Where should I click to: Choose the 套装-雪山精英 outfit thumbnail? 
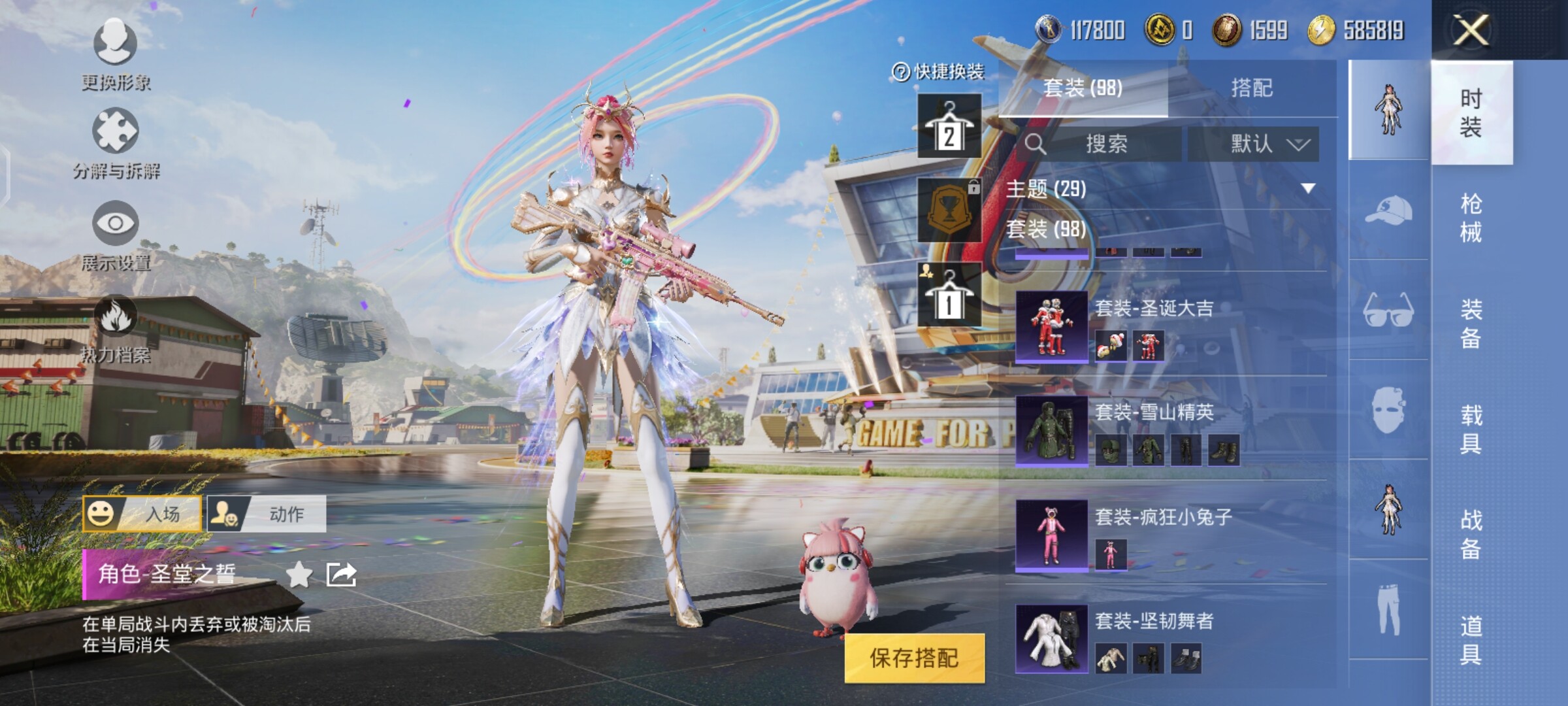coord(1051,431)
